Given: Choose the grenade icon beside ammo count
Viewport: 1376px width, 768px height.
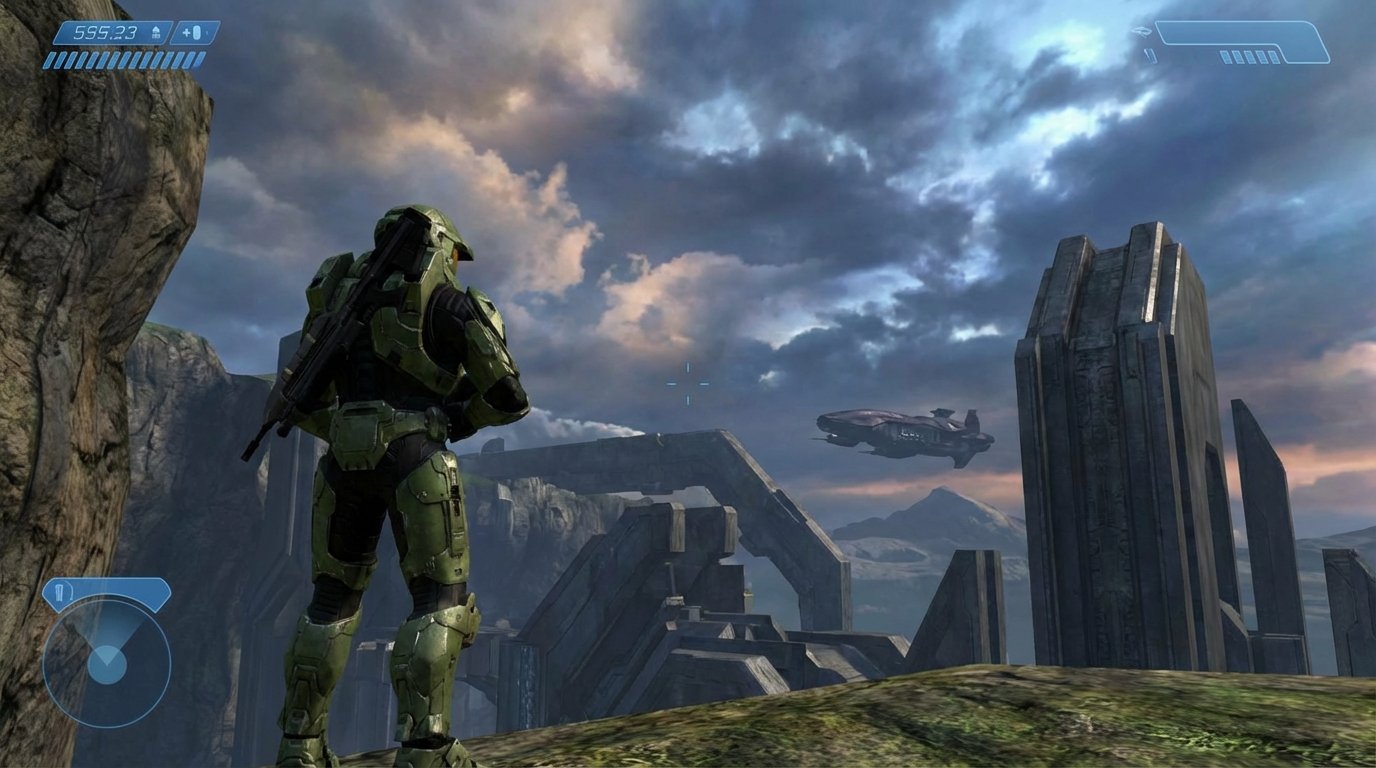Looking at the screenshot, I should [x=196, y=33].
